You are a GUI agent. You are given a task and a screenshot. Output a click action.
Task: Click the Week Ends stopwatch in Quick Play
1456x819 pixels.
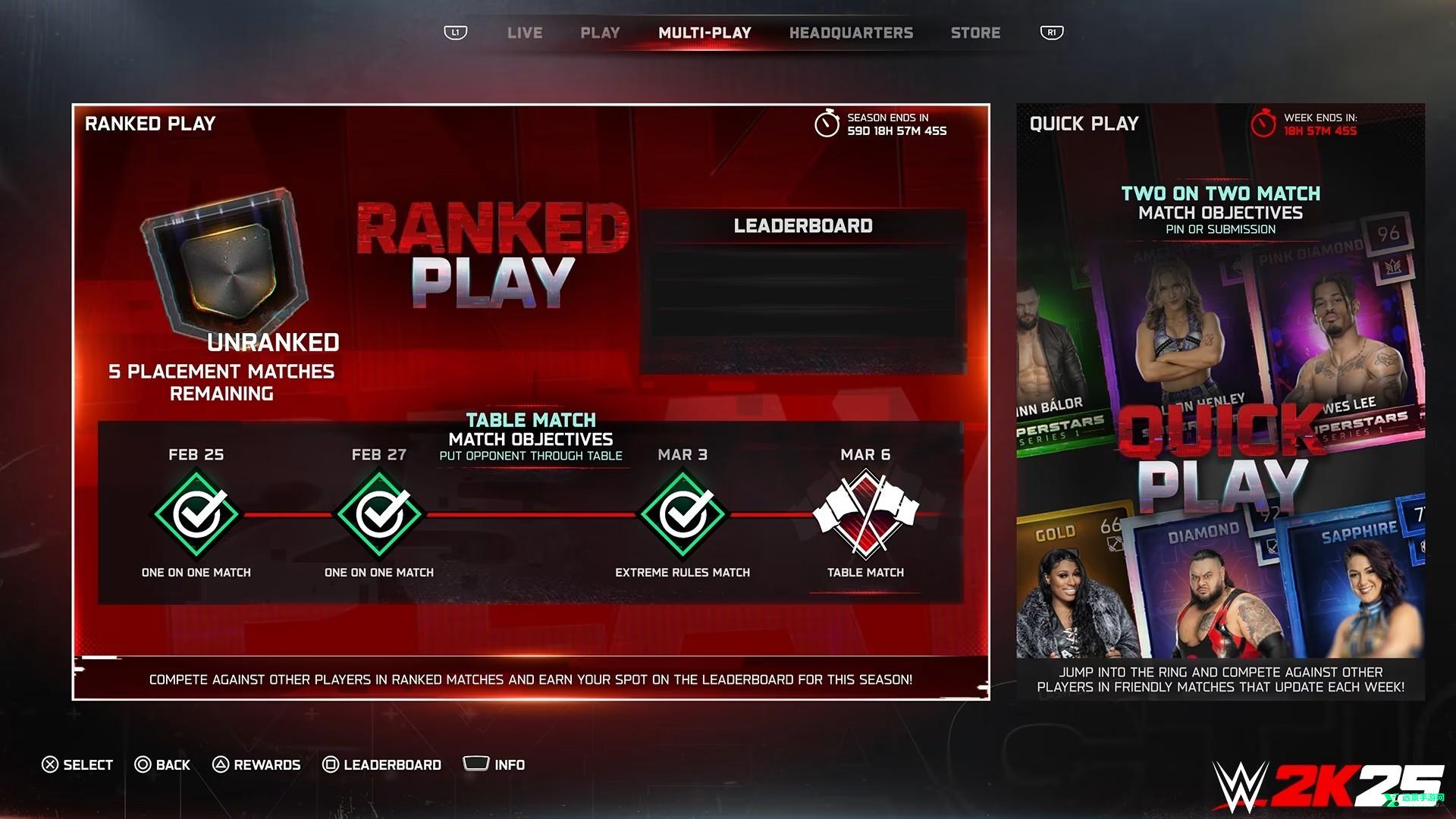tap(1263, 124)
